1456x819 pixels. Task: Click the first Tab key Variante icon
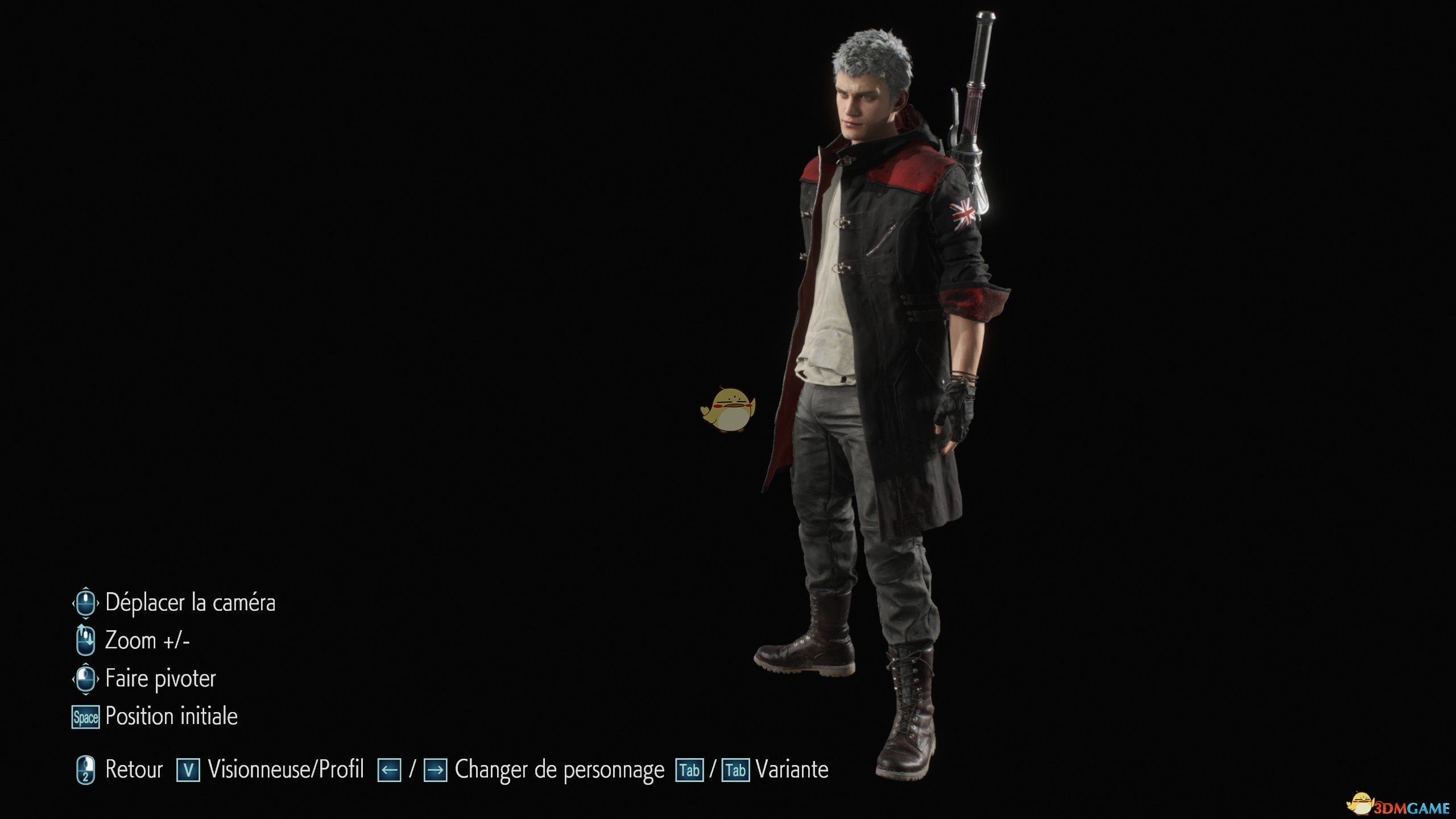pyautogui.click(x=688, y=771)
